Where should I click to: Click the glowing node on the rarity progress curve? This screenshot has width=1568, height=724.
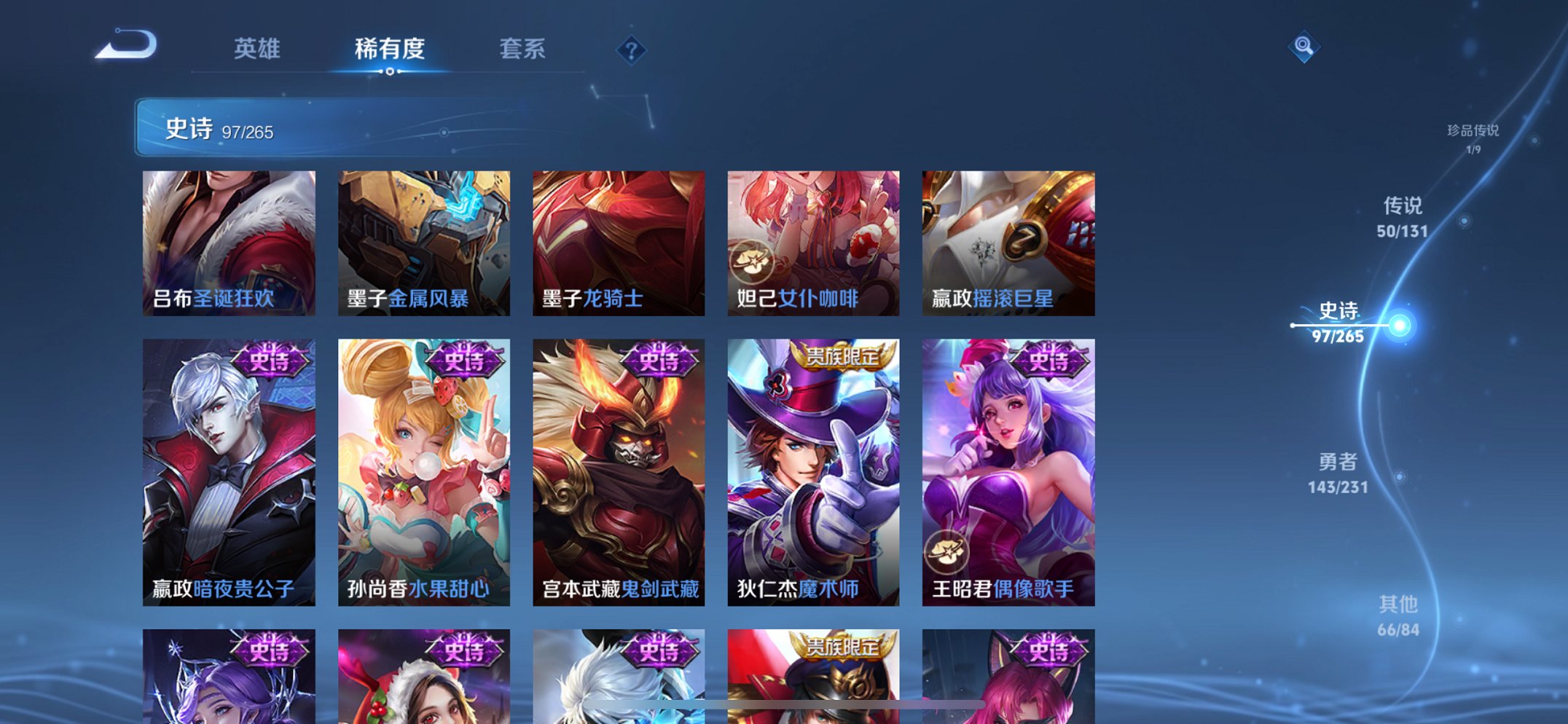1401,328
